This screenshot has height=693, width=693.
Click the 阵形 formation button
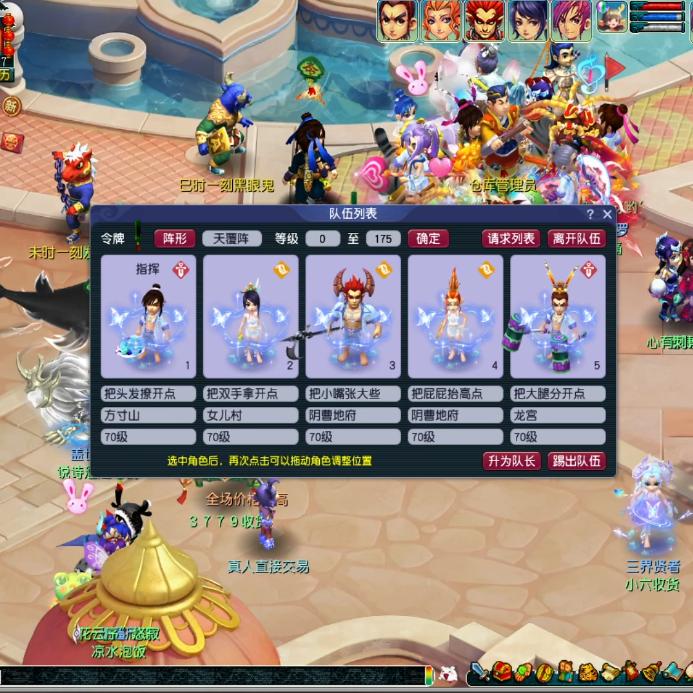pos(175,238)
